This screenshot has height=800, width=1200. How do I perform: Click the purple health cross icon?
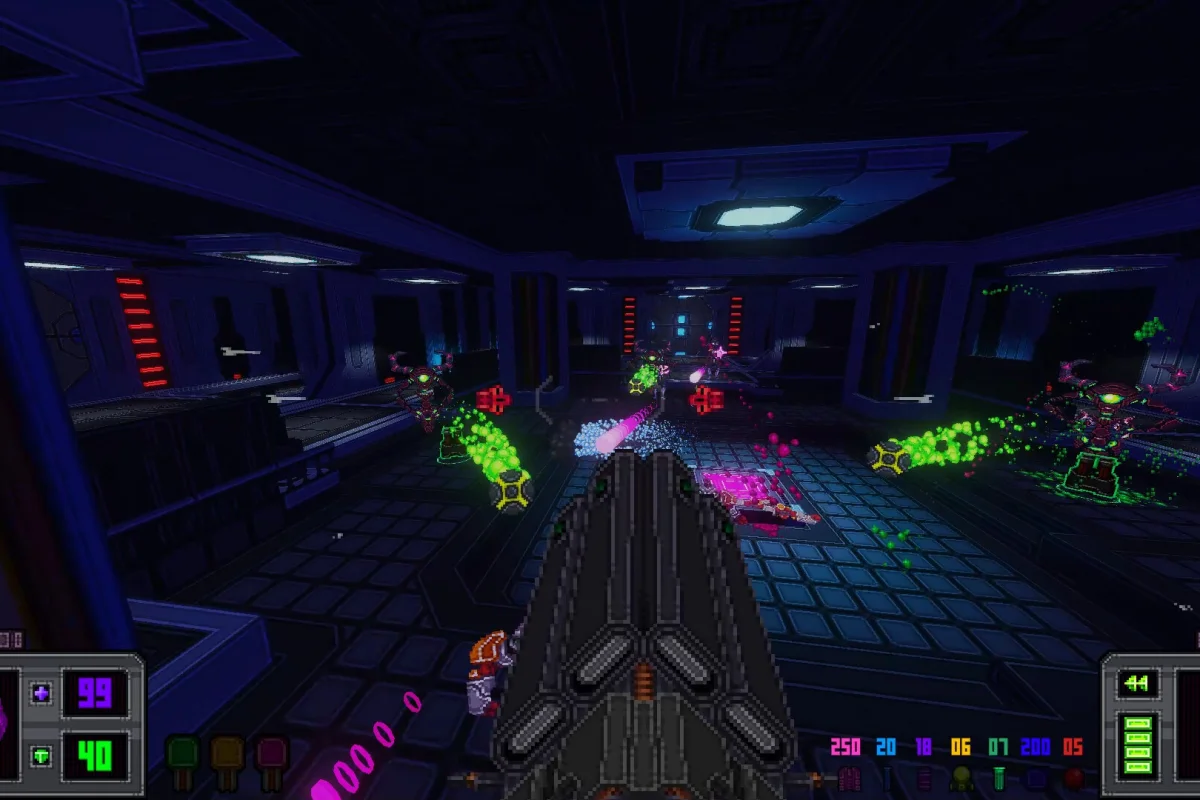coord(41,693)
